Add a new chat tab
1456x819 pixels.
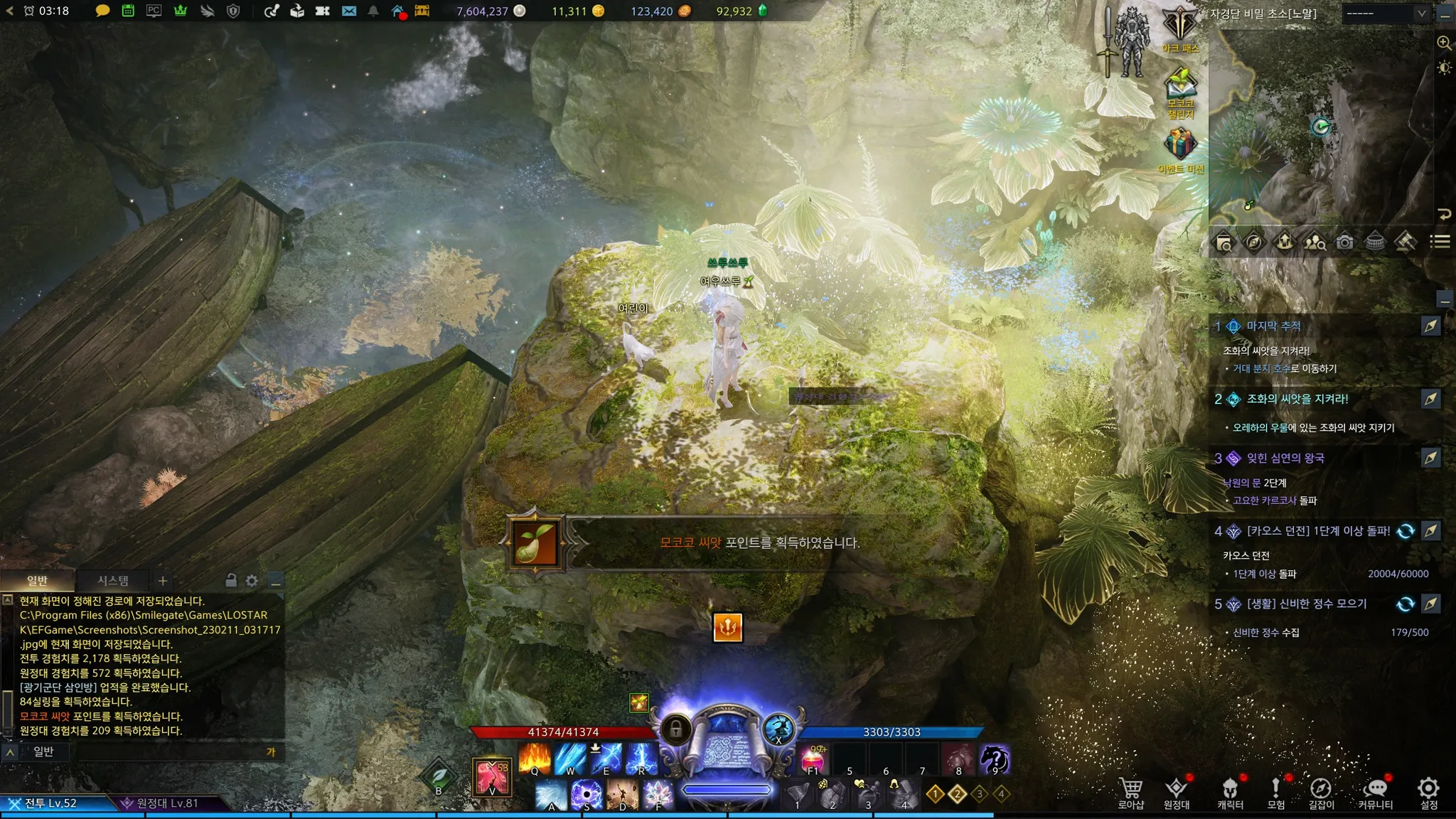(163, 581)
